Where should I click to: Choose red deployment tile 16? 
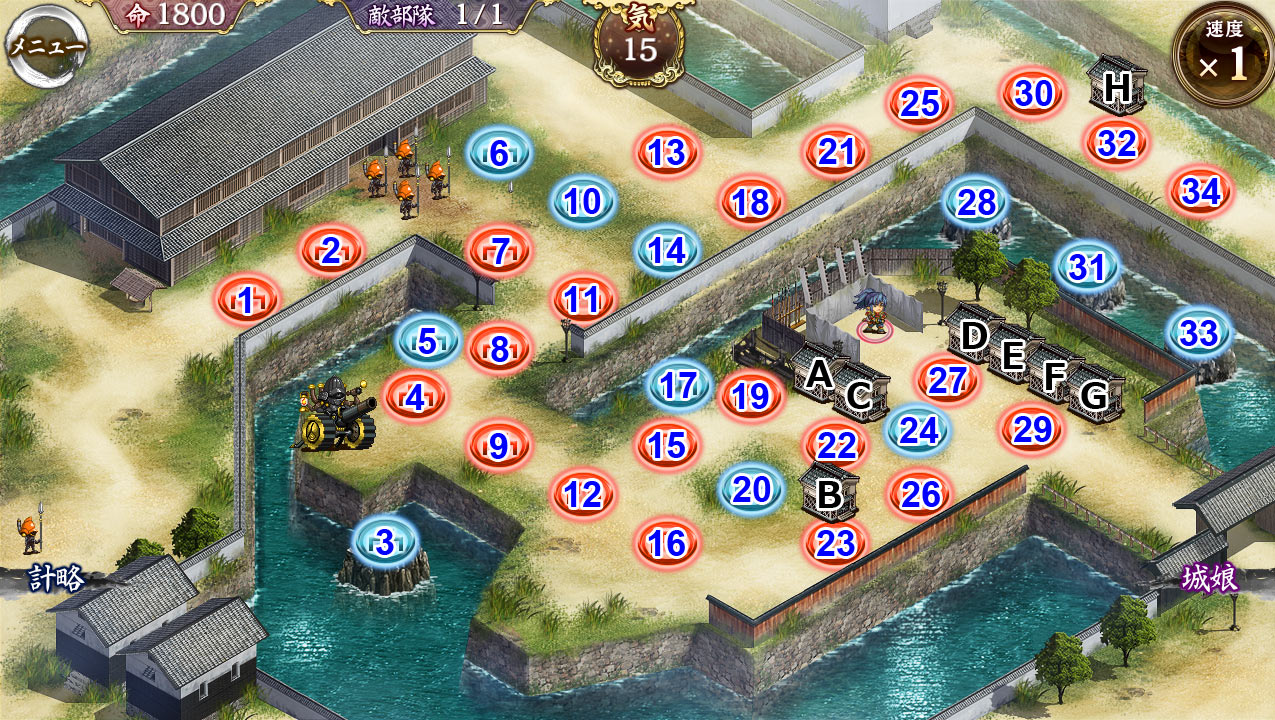666,543
